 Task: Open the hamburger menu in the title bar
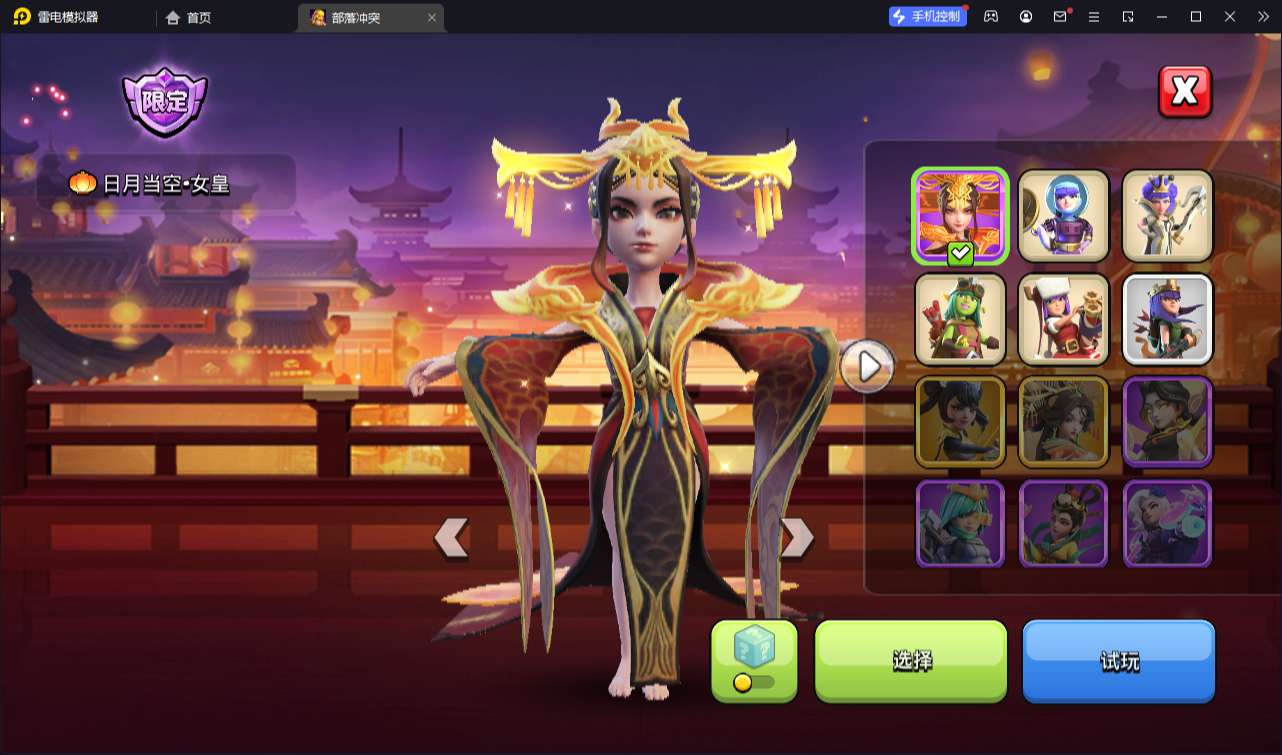coord(1095,16)
